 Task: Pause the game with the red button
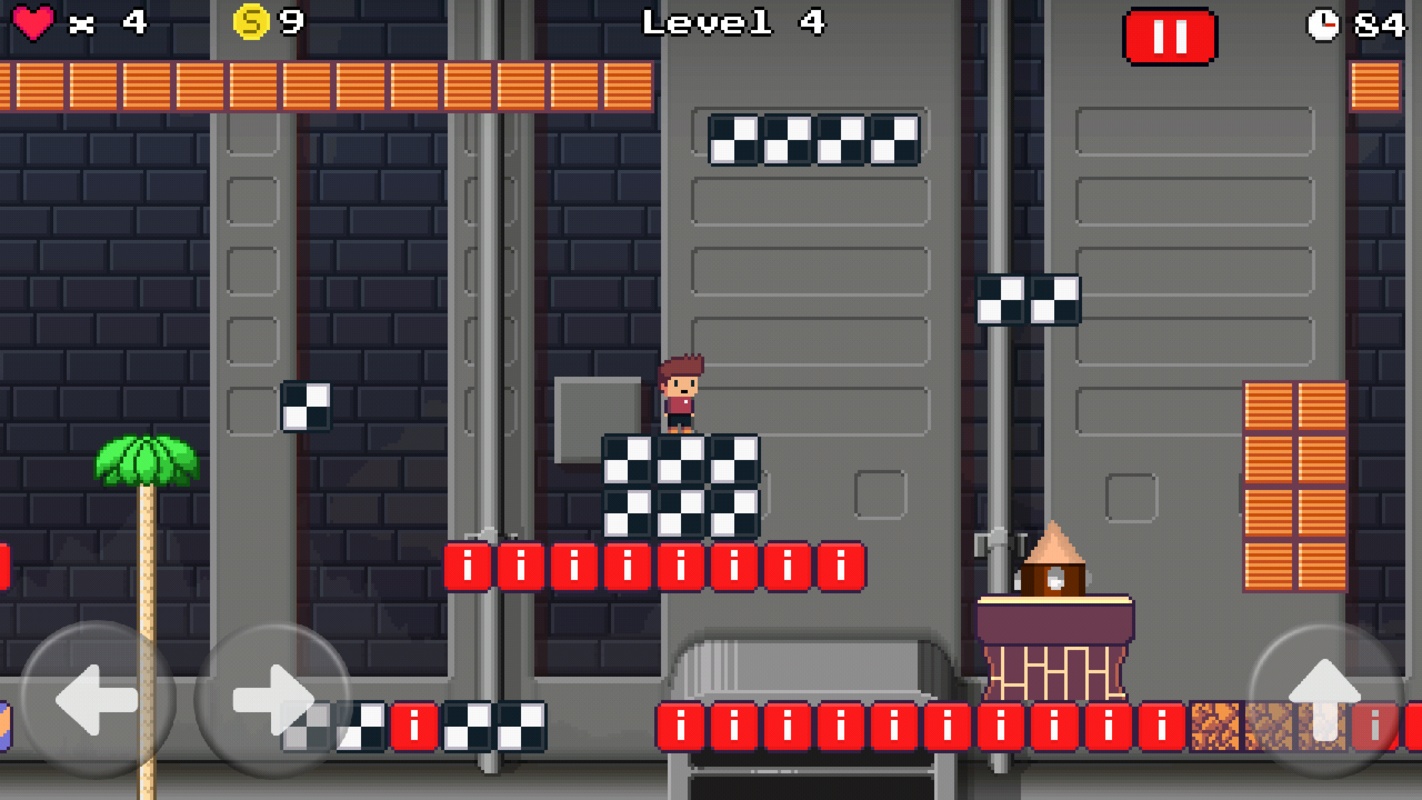(x=1169, y=37)
